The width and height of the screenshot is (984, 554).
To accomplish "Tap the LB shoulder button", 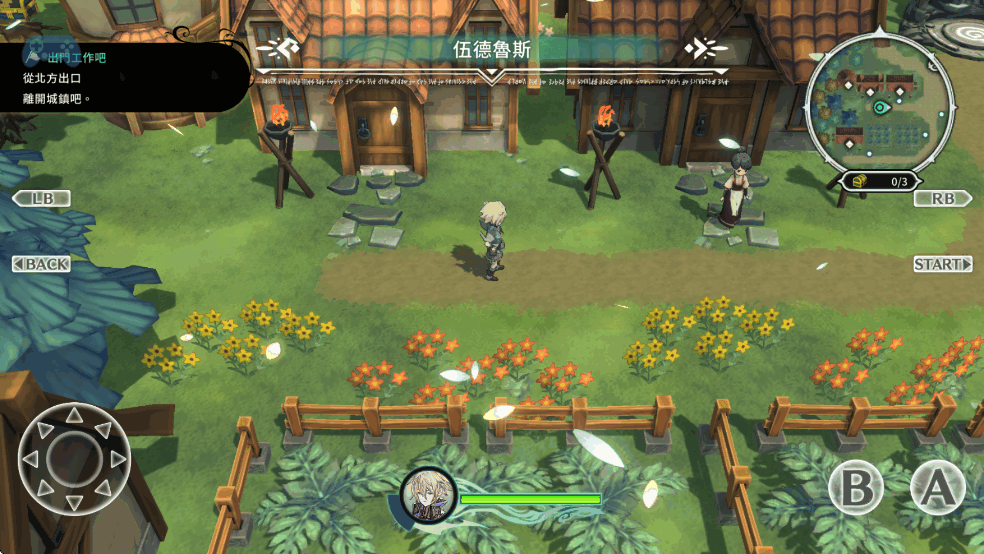I will 42,198.
